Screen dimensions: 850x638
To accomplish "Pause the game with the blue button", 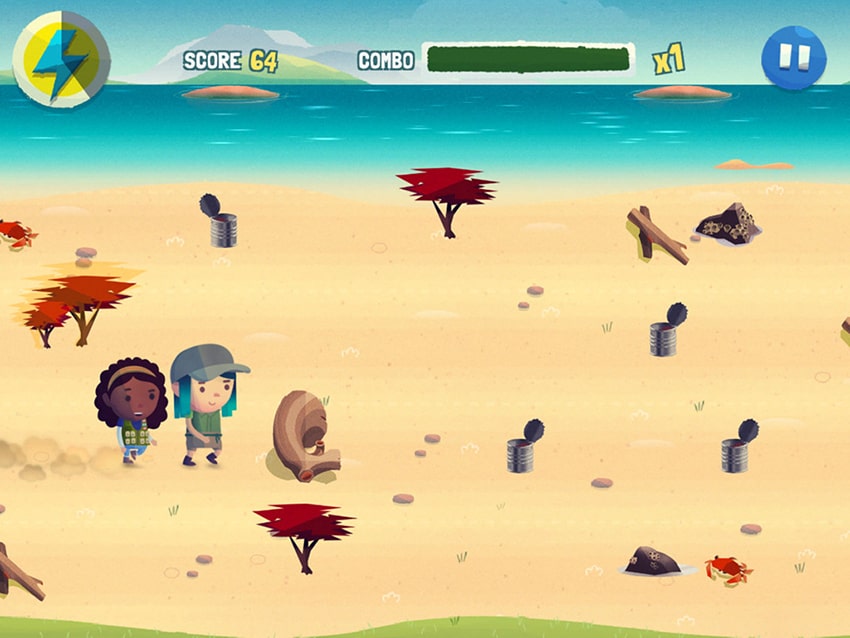I will pos(793,58).
